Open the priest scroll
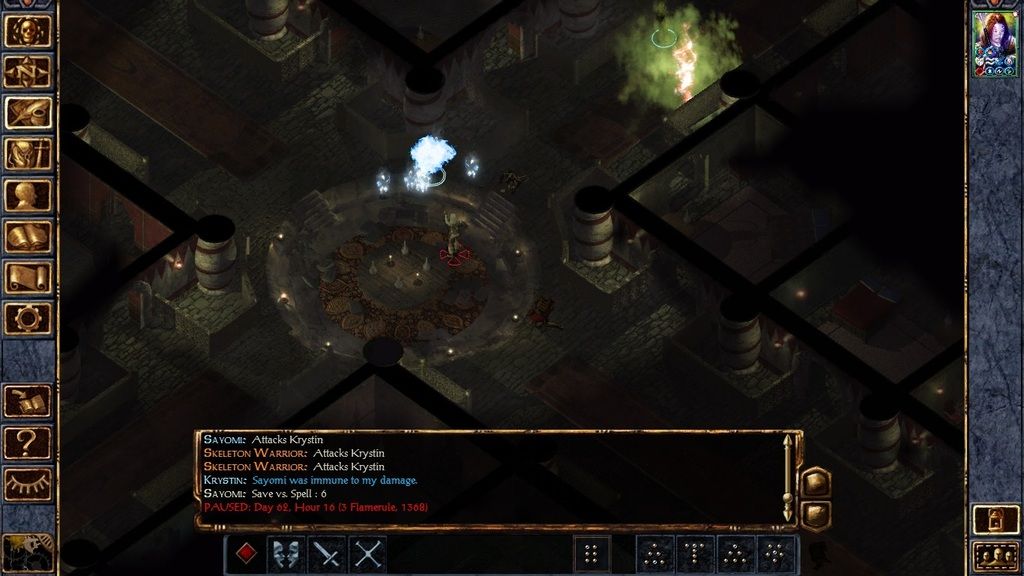 pos(28,277)
